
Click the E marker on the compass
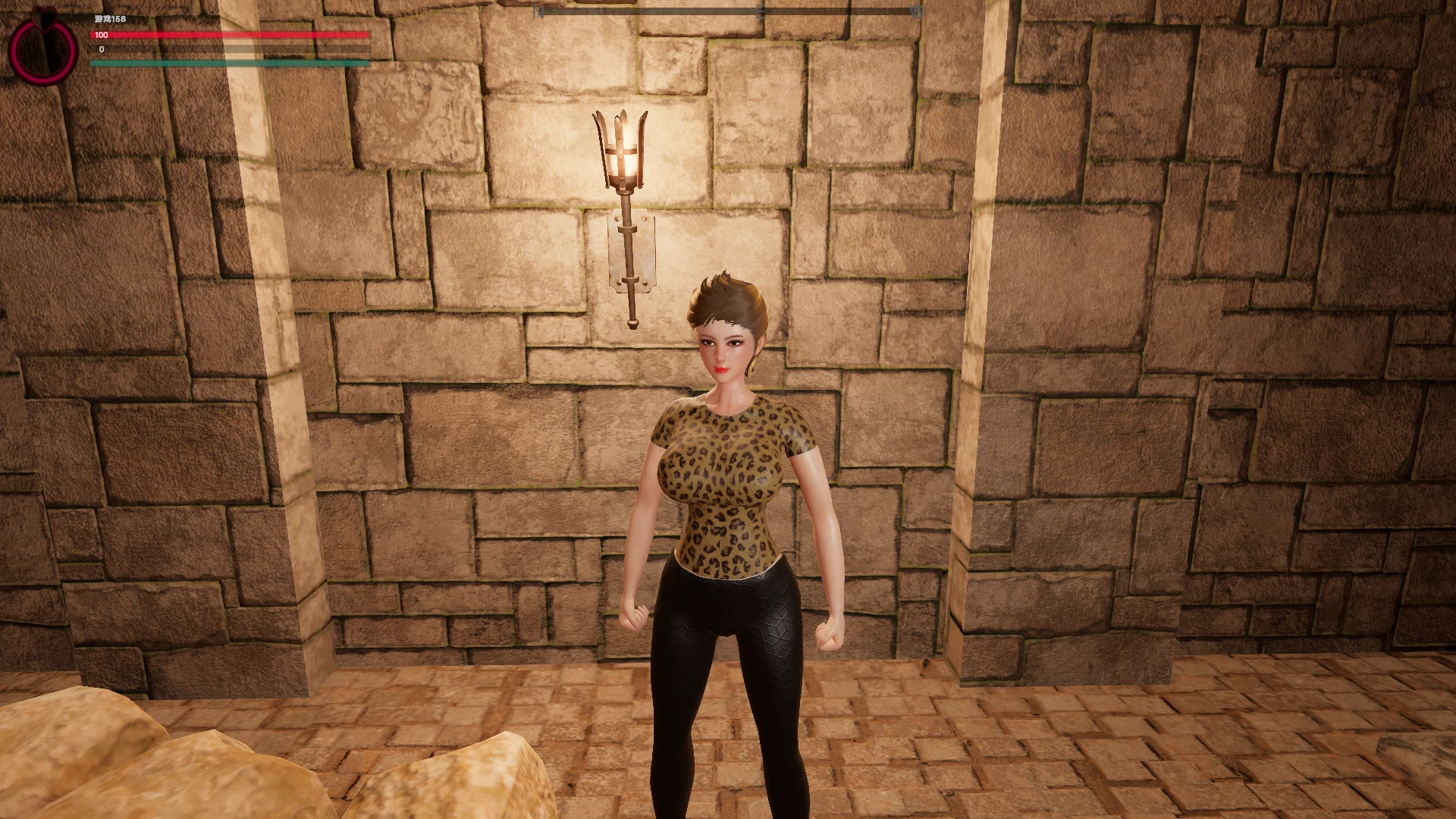[x=760, y=11]
